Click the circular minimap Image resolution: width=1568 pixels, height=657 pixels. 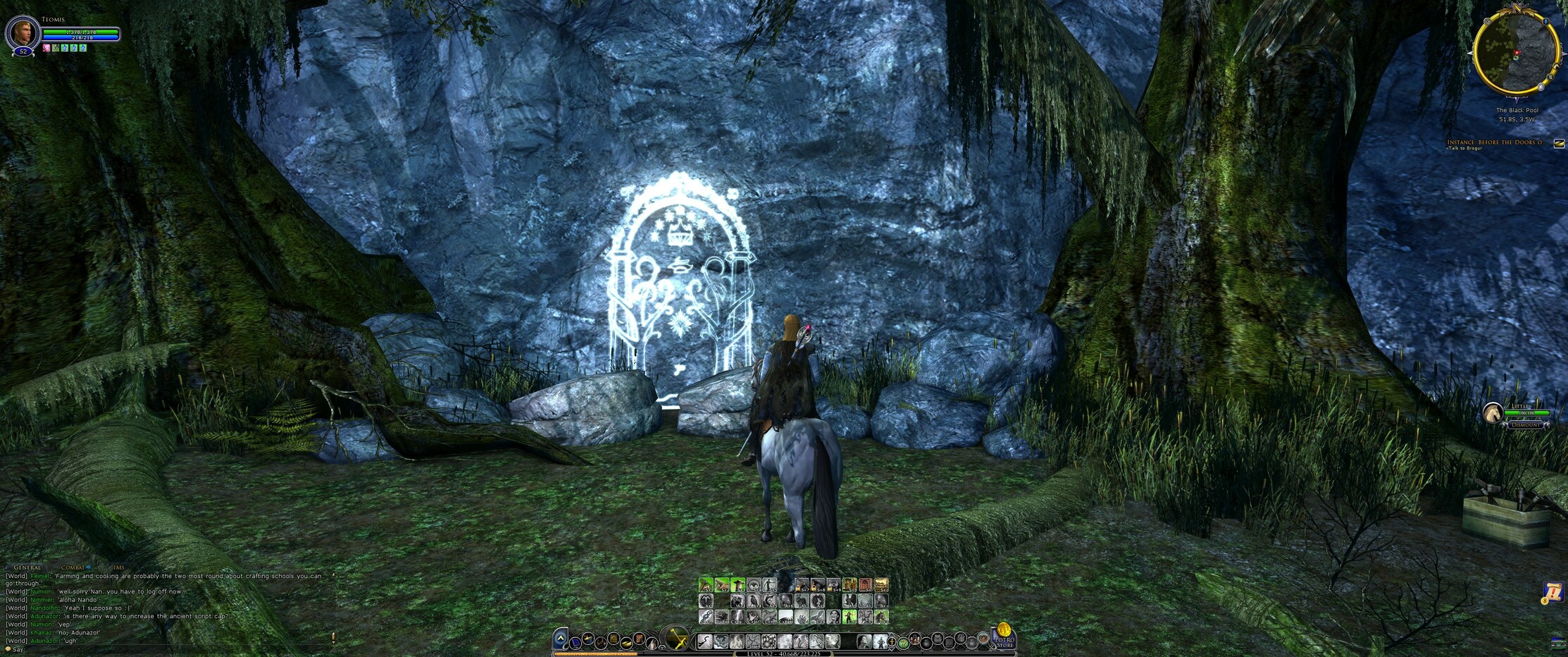click(1515, 52)
